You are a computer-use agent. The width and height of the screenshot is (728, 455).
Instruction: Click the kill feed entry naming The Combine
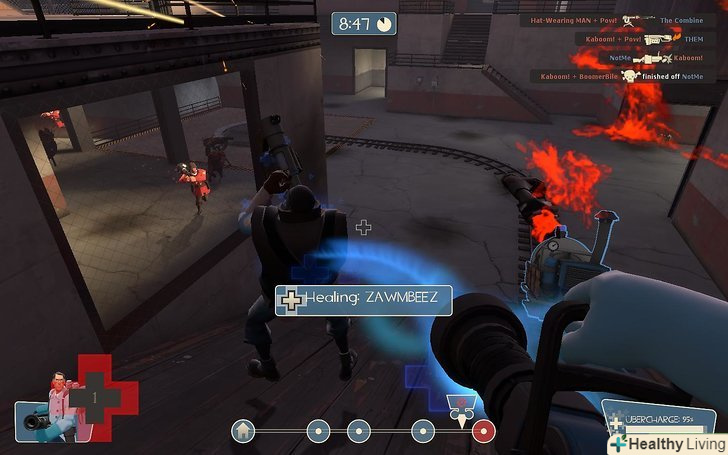616,20
